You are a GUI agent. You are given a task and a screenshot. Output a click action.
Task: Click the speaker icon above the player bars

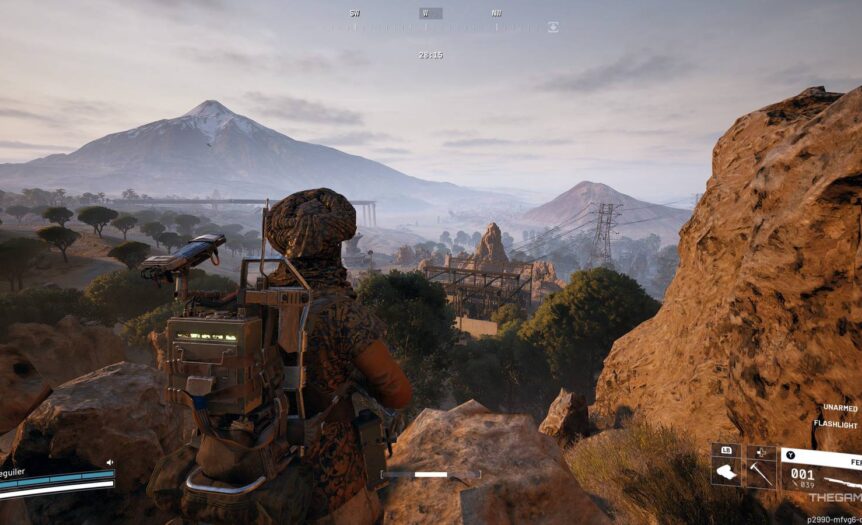click(x=109, y=463)
